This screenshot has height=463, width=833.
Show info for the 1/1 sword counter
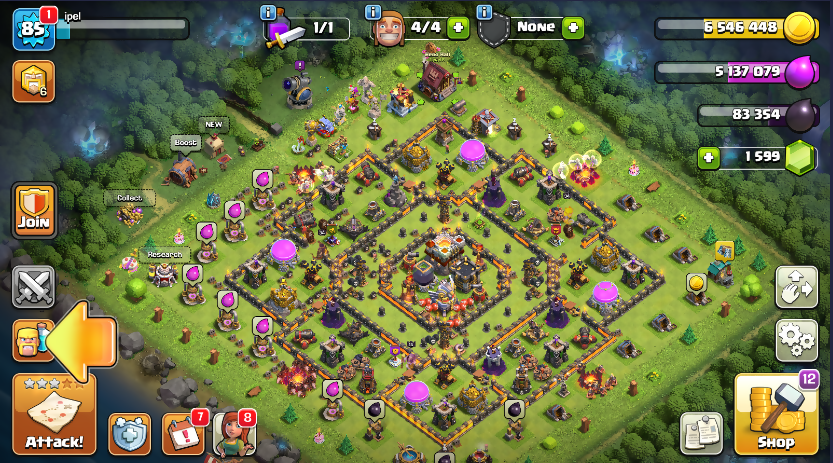(x=267, y=12)
